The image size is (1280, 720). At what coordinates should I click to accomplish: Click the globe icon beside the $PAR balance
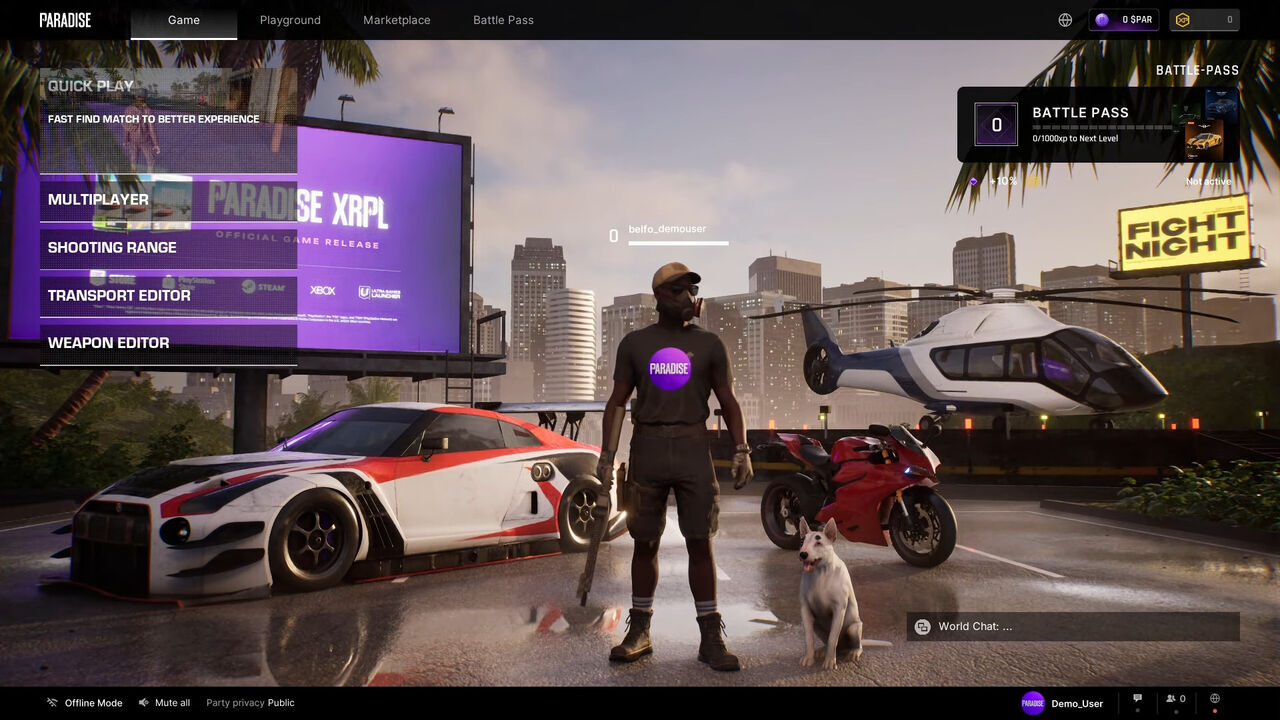pyautogui.click(x=1065, y=20)
